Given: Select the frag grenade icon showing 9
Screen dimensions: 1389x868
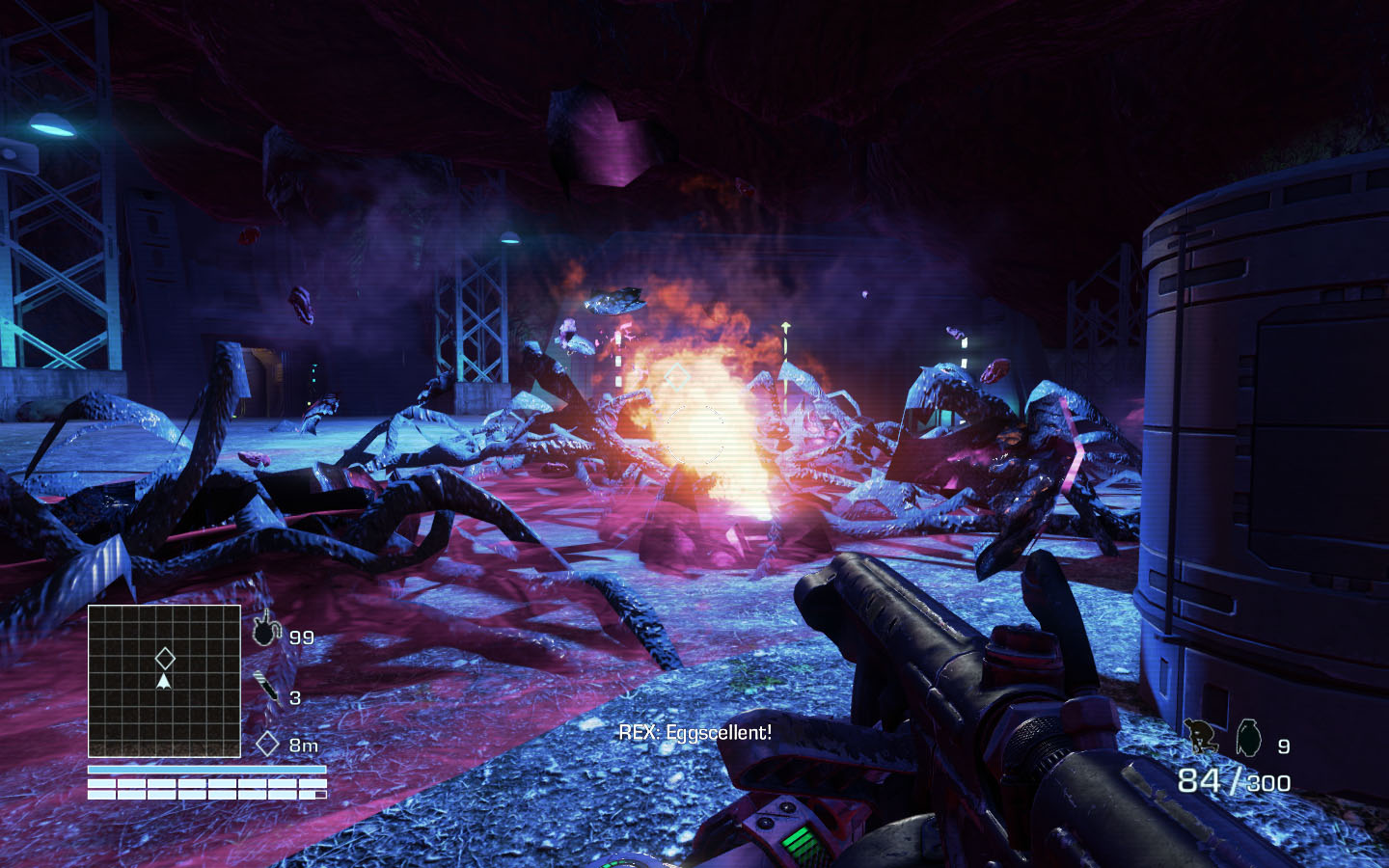Looking at the screenshot, I should (1249, 737).
